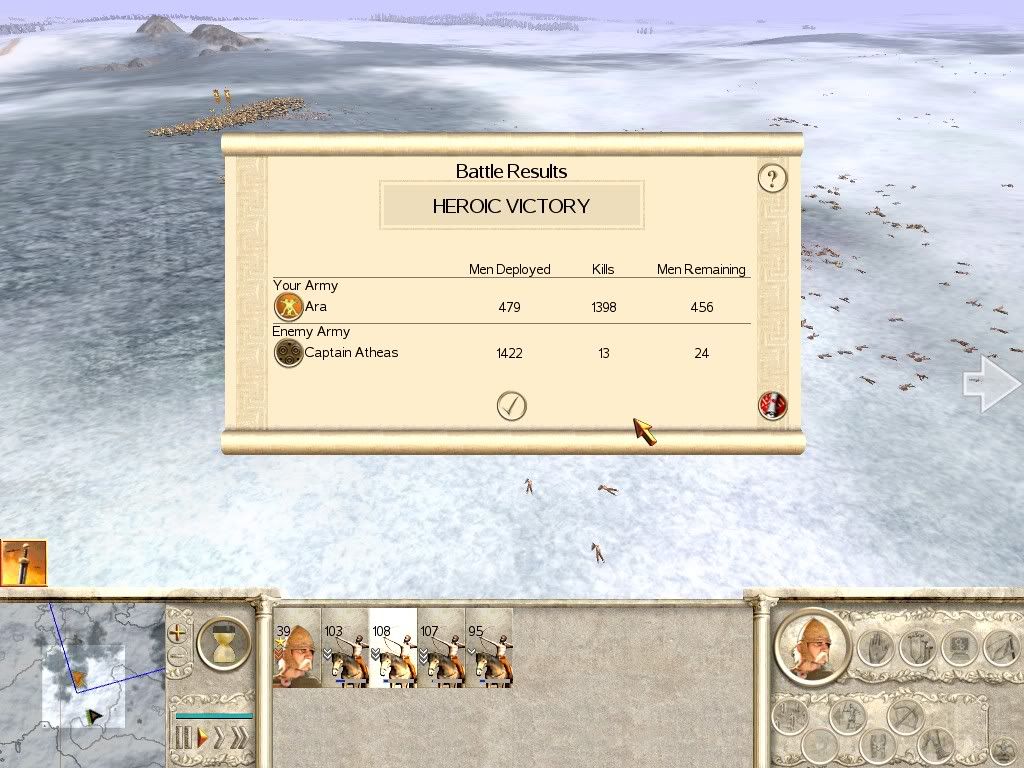Screen dimensions: 1024x768
Task: Open help with the question mark button
Action: pos(772,179)
